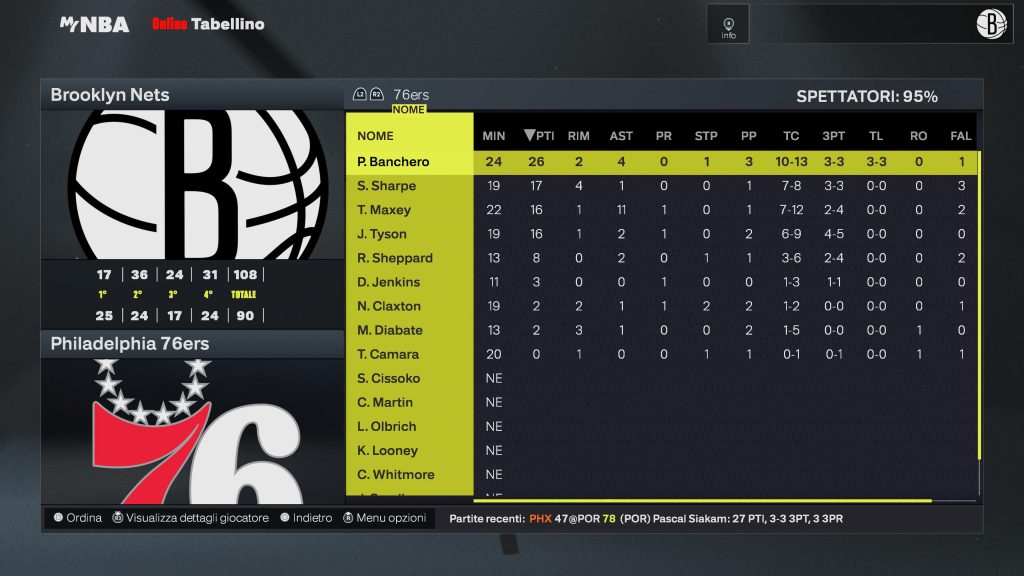Sort the table by the PTI column
The width and height of the screenshot is (1024, 576).
[540, 136]
